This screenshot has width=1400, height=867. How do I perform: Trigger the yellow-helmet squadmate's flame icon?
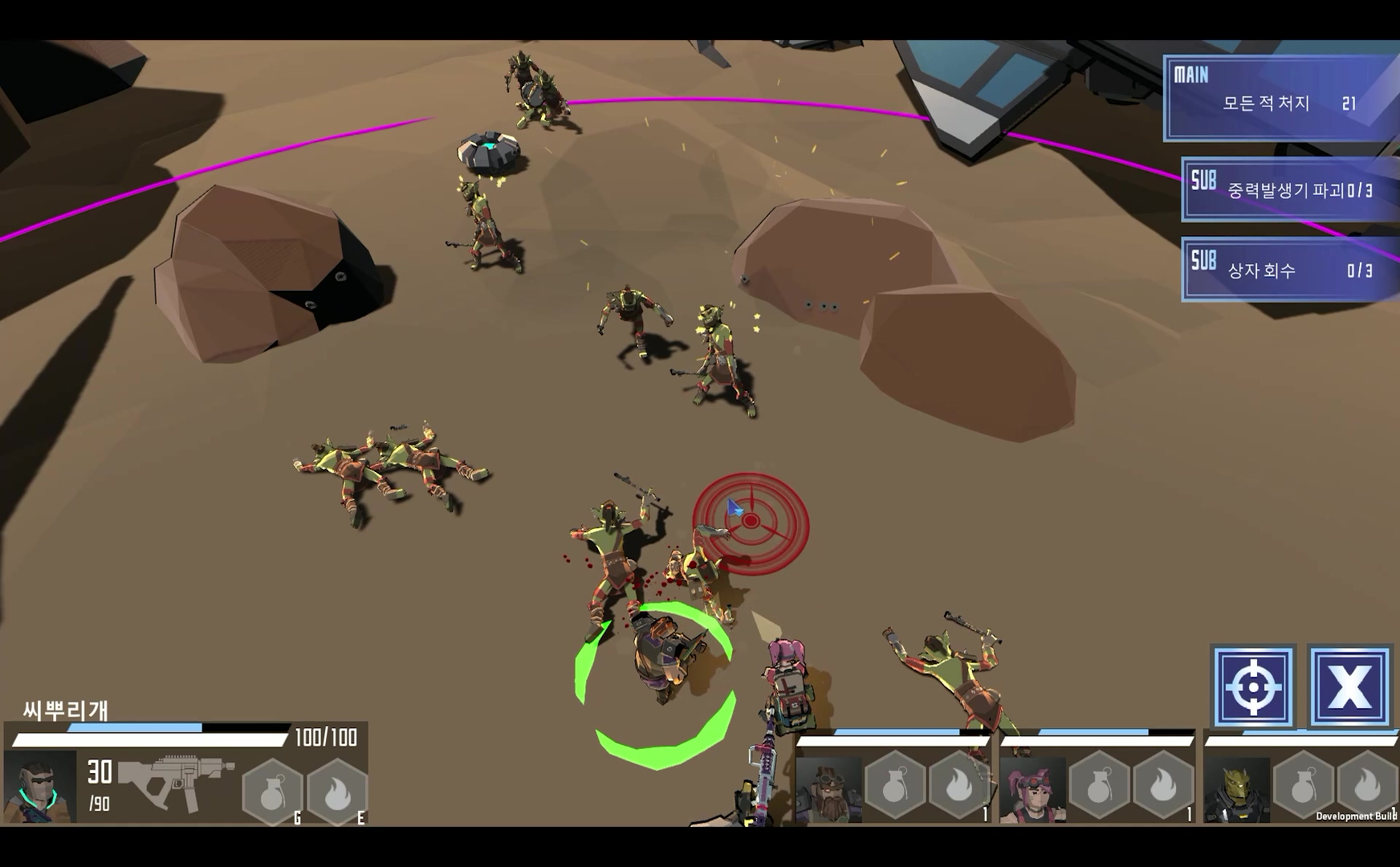coord(1367,787)
